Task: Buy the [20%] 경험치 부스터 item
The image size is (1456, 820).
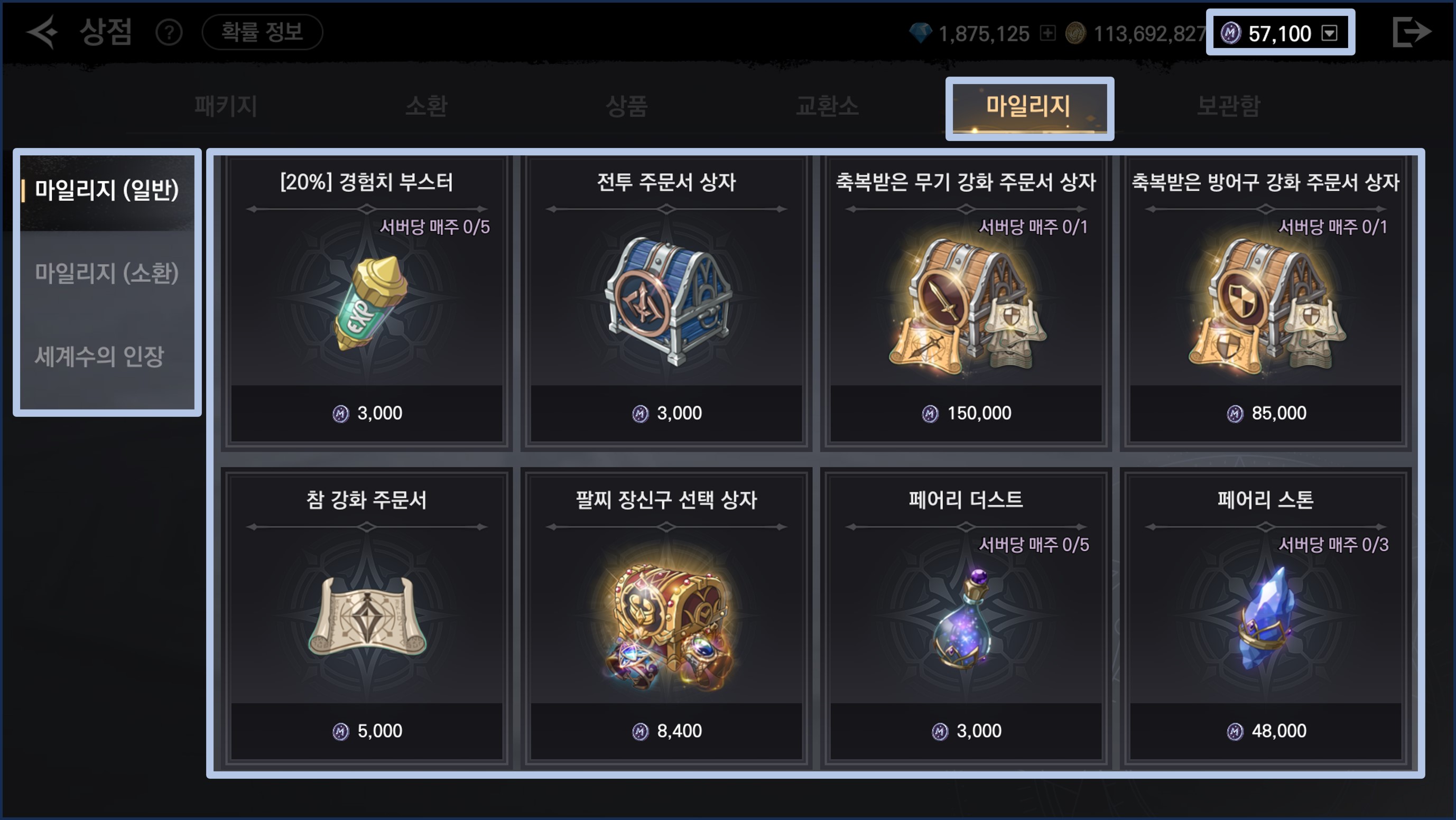Action: [x=367, y=302]
